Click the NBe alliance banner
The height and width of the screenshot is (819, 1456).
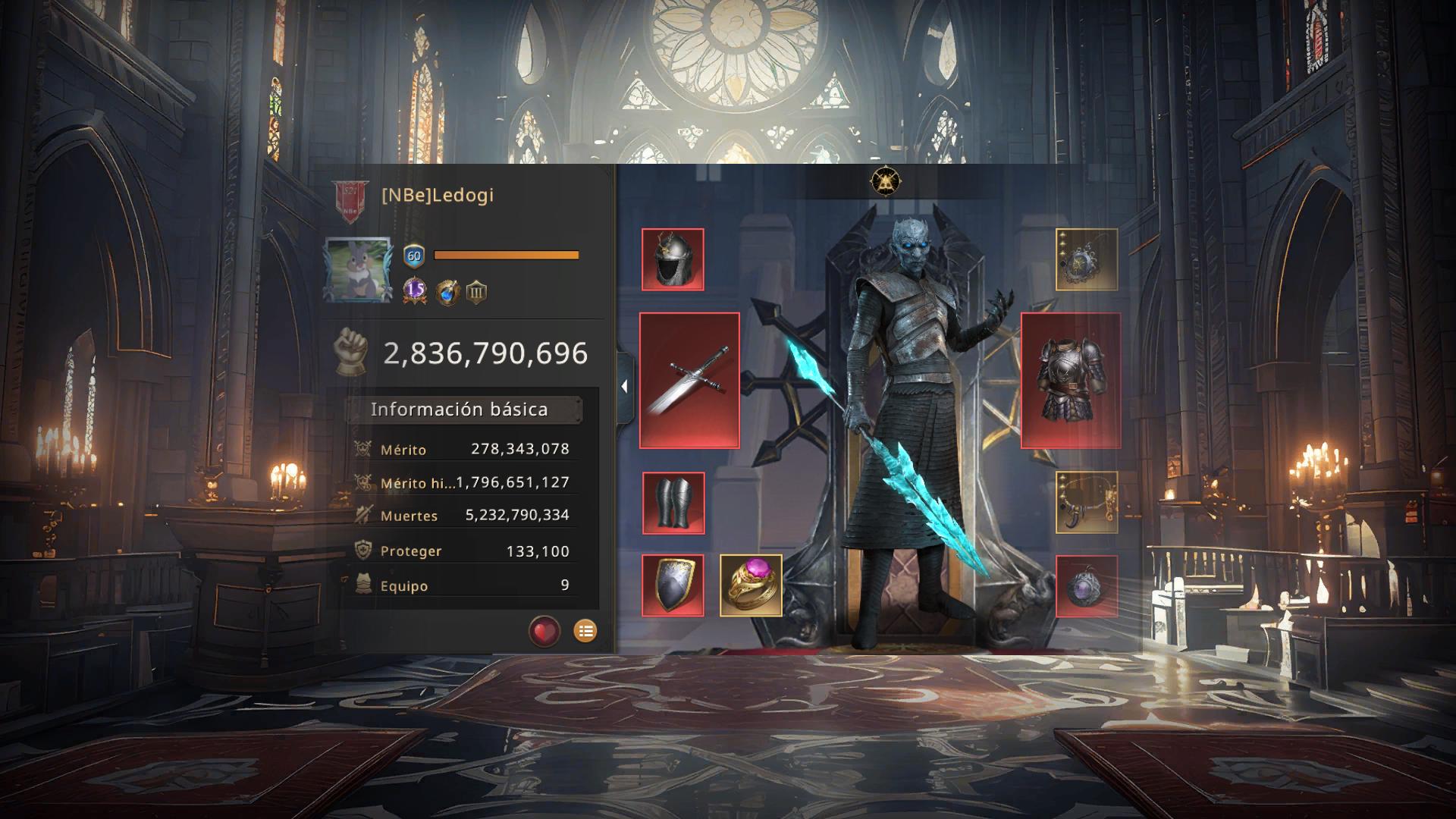coord(350,202)
